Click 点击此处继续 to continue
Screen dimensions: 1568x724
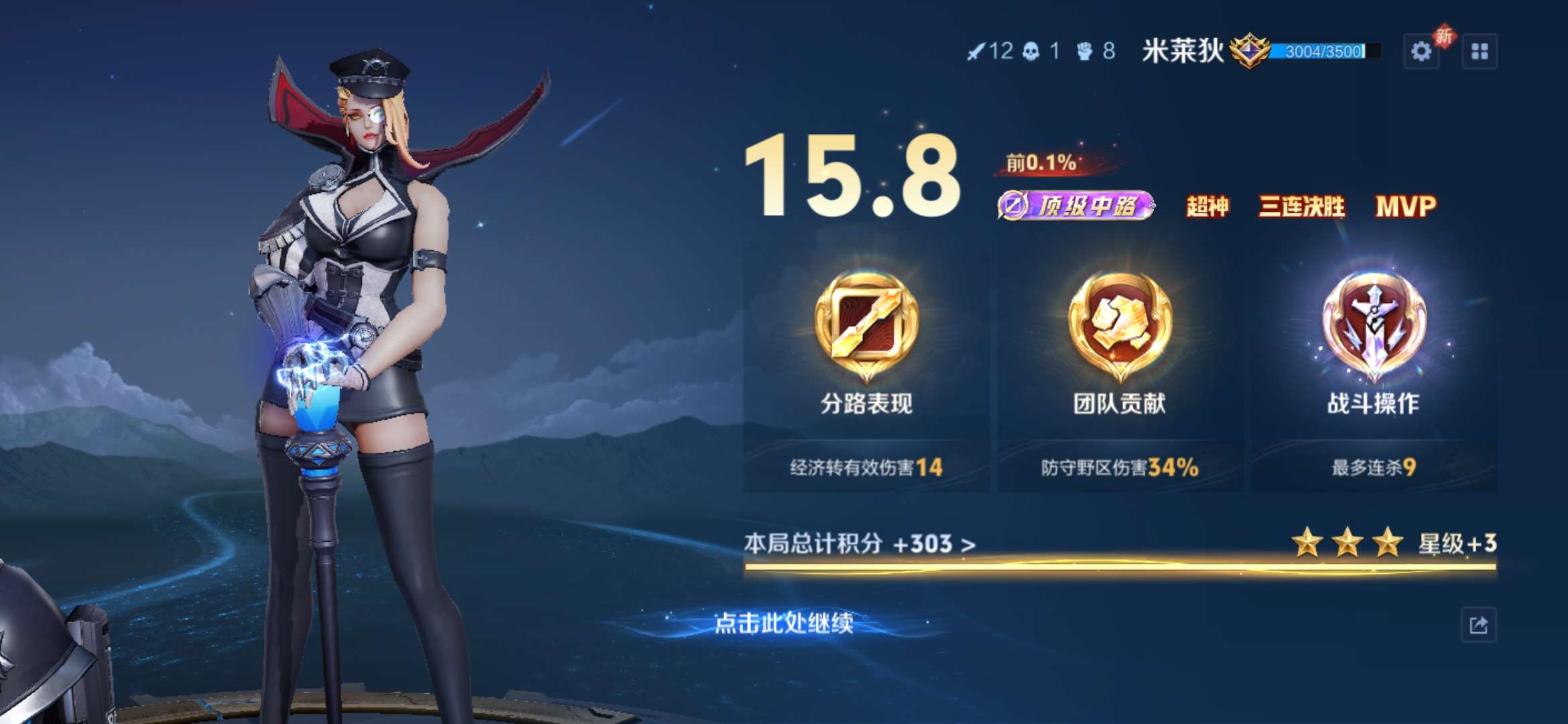784,623
